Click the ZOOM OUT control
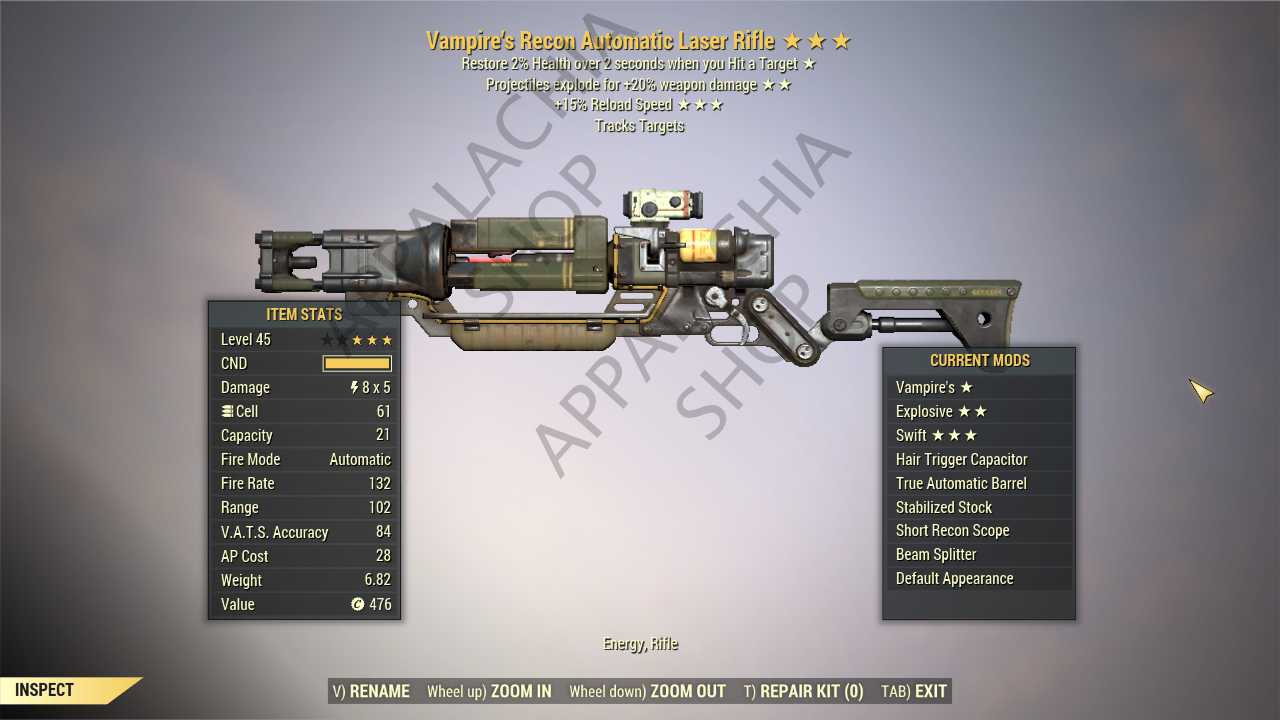1280x720 pixels. point(647,691)
